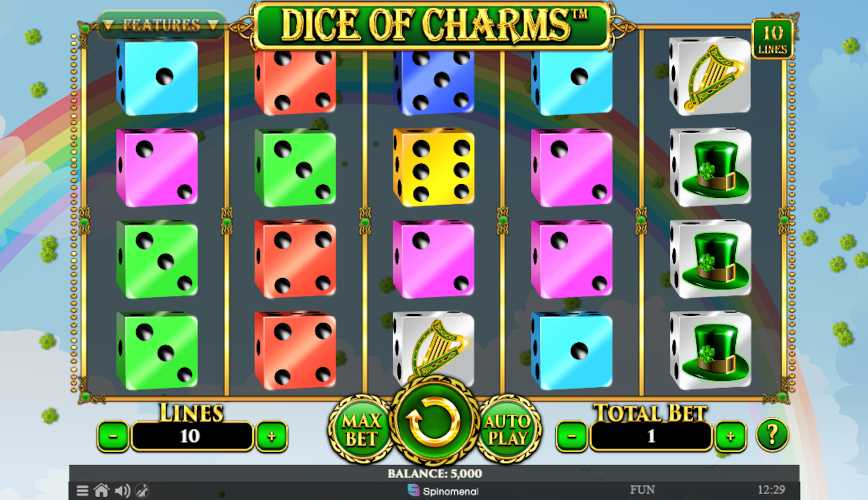
Task: Raise the total bet amount
Action: [730, 436]
